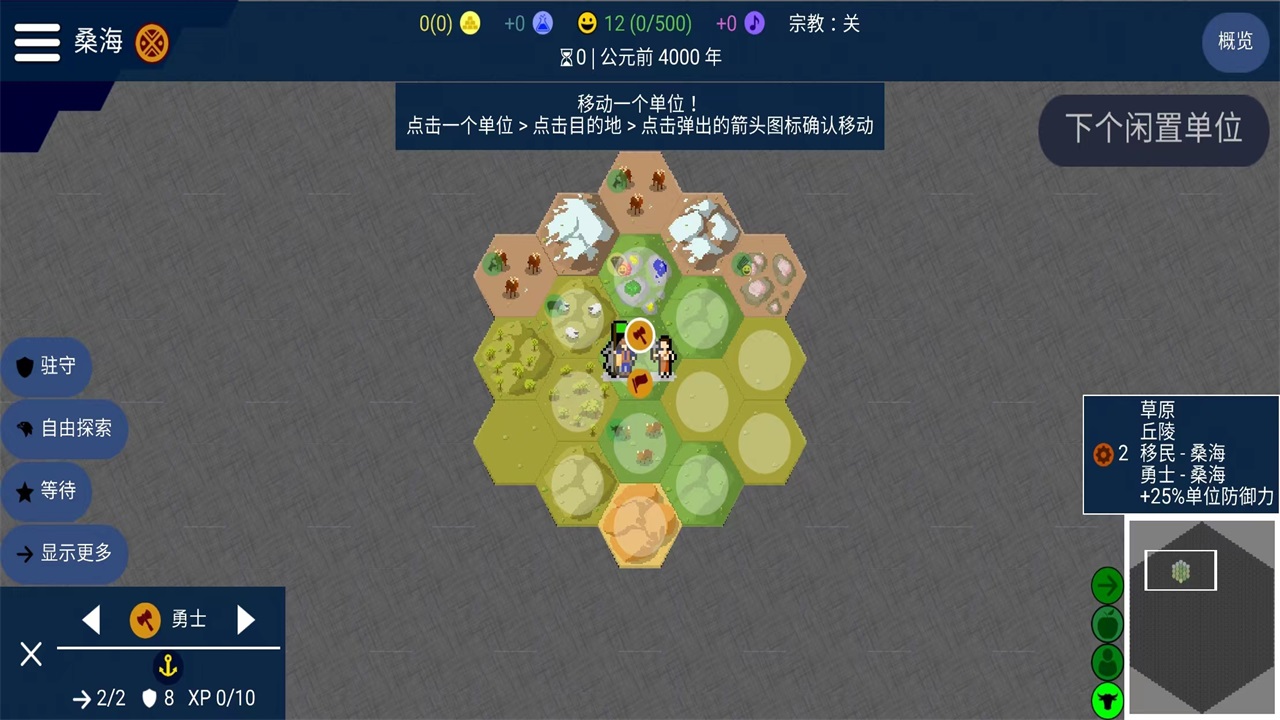The width and height of the screenshot is (1280, 720).
Task: Open the 桑海 civilization emblem
Action: coord(152,43)
